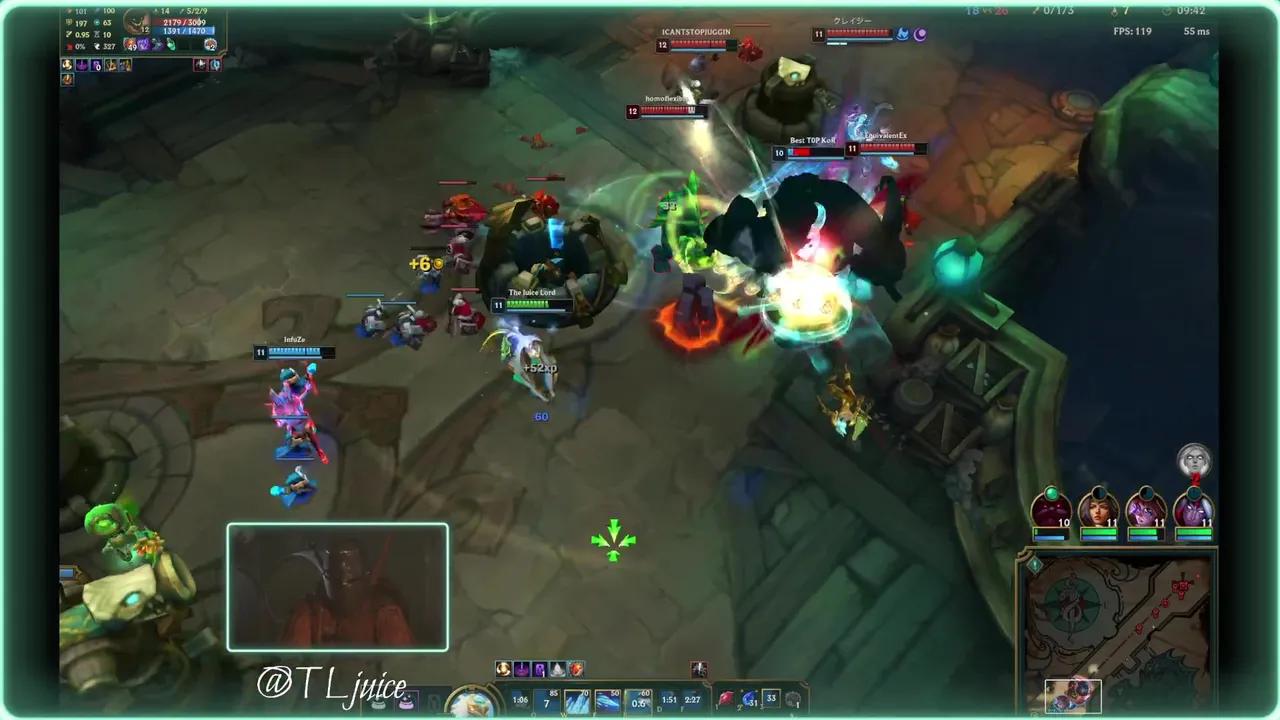
Task: Click the level 12 champion portrait in the stats panel
Action: click(136, 22)
